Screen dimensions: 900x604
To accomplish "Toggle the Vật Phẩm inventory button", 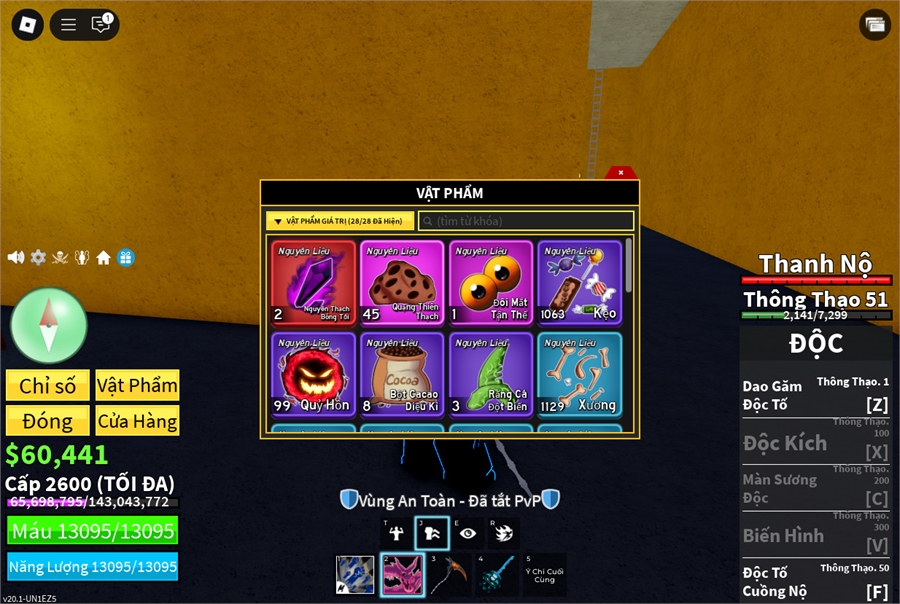I will coord(138,386).
